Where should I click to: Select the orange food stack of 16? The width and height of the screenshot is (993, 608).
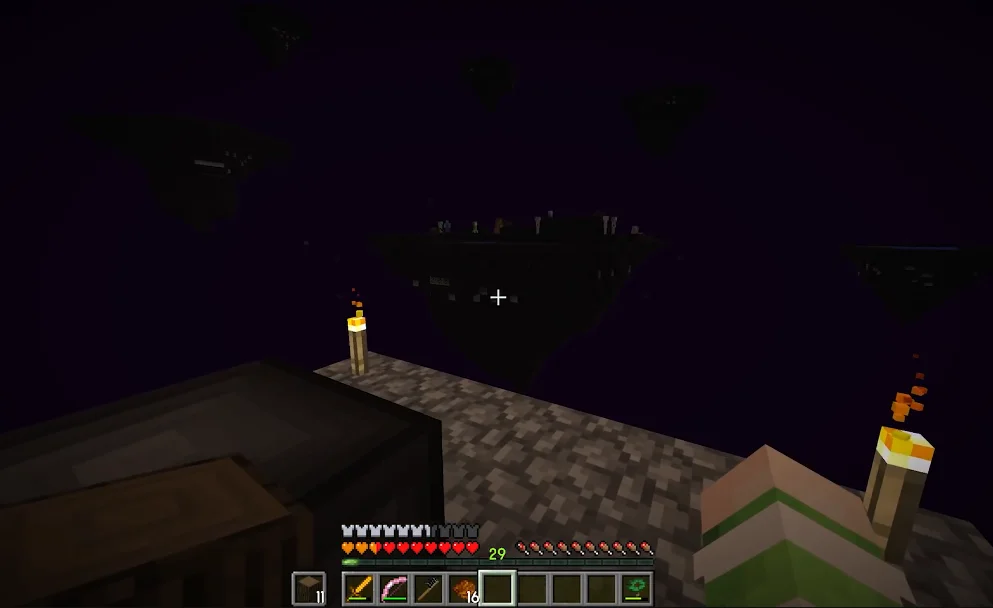tap(463, 588)
